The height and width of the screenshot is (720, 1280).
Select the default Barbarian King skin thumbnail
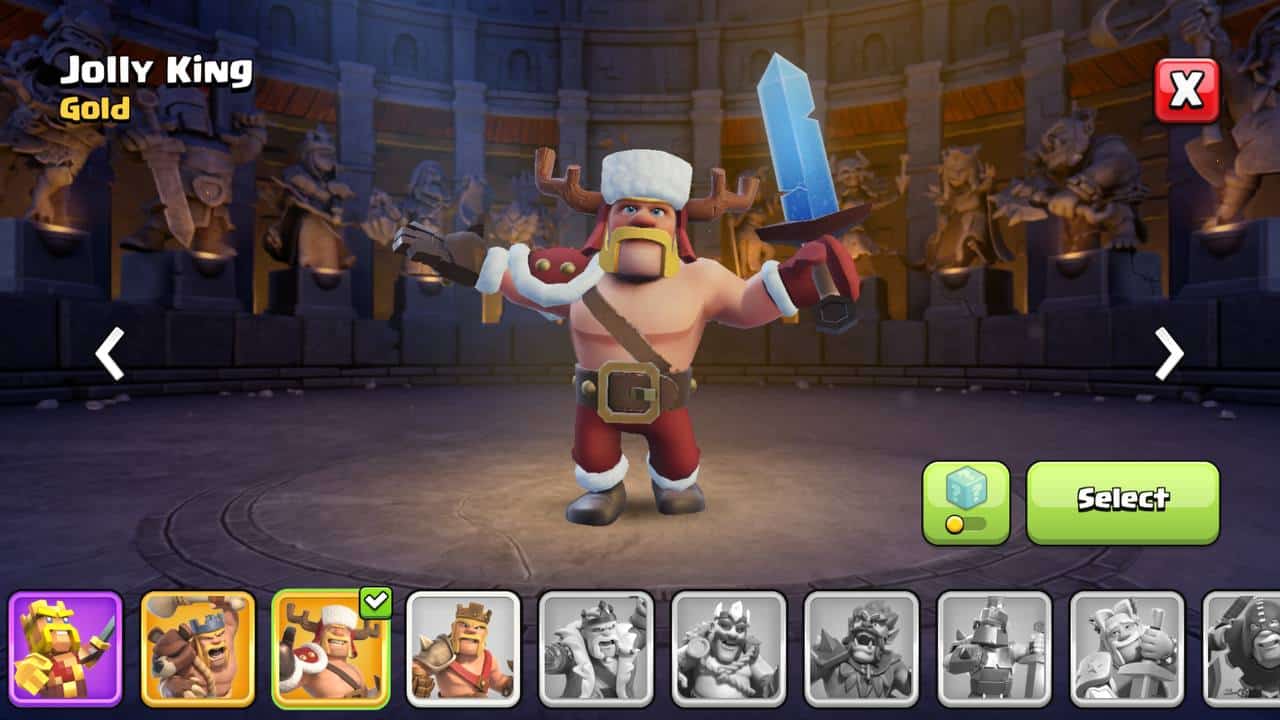(x=463, y=649)
